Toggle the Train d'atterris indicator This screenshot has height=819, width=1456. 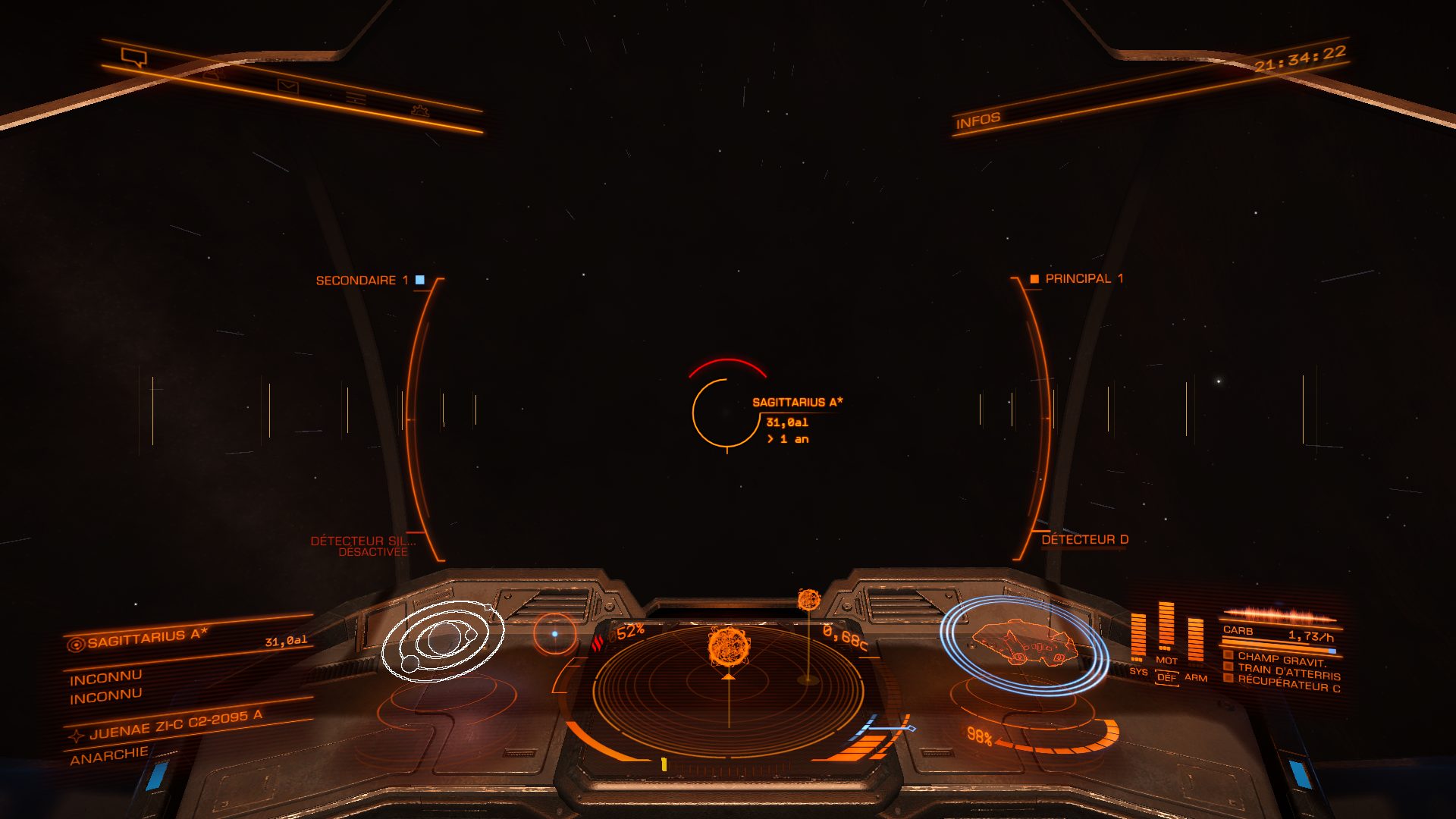pyautogui.click(x=1288, y=672)
